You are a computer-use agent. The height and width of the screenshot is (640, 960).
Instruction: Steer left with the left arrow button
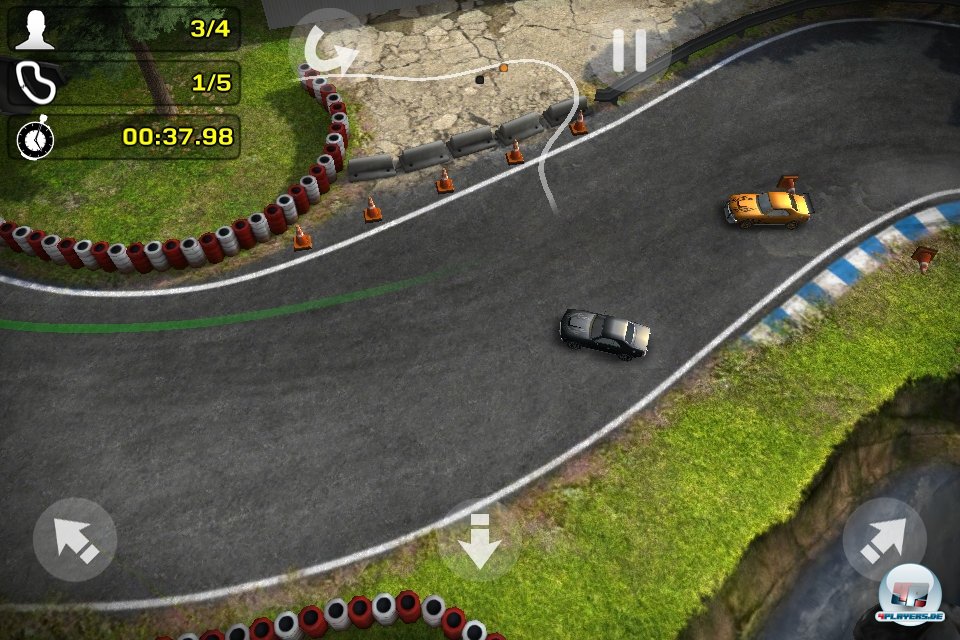tap(75, 540)
